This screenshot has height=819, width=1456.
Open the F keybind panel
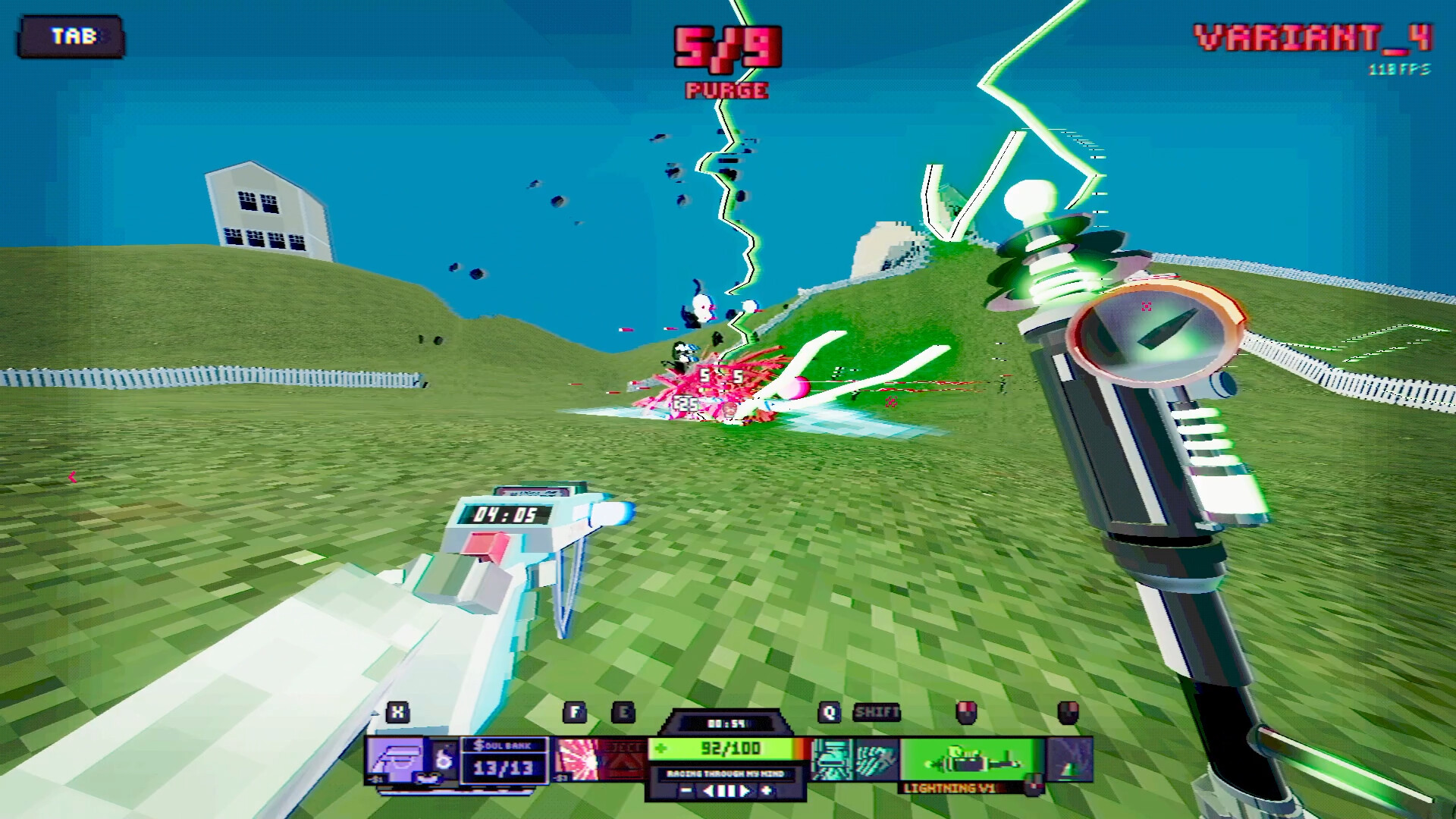pos(574,713)
